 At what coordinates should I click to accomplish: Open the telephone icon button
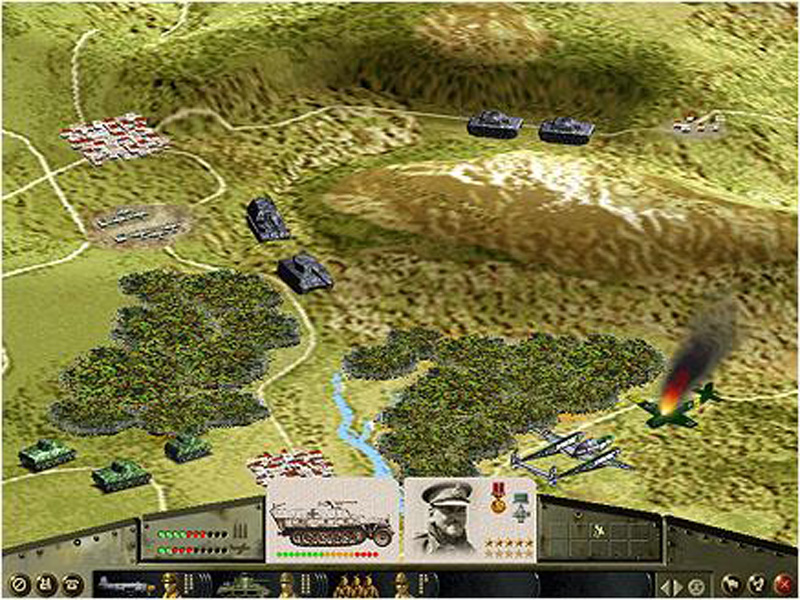click(72, 583)
